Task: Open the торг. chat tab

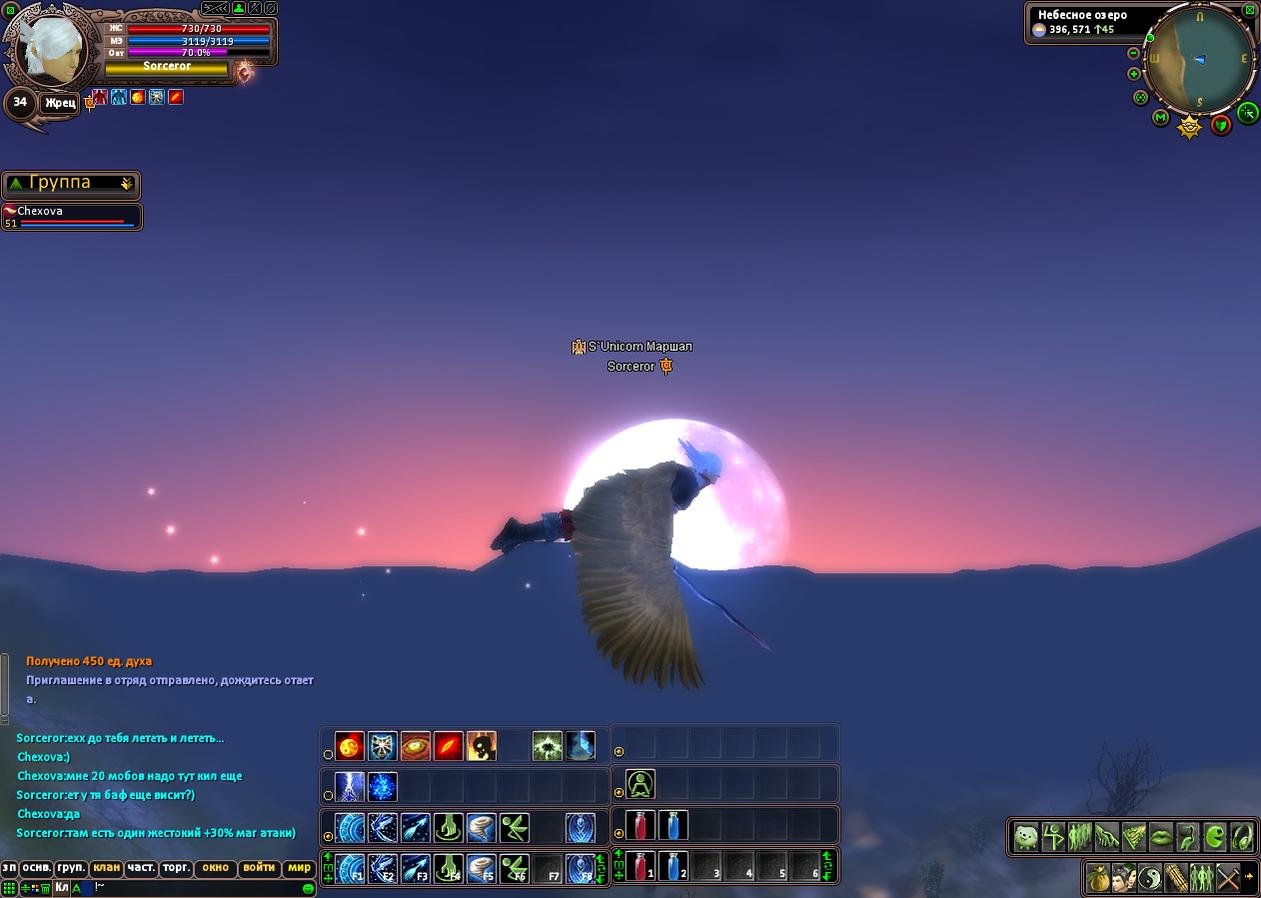Action: [x=176, y=868]
